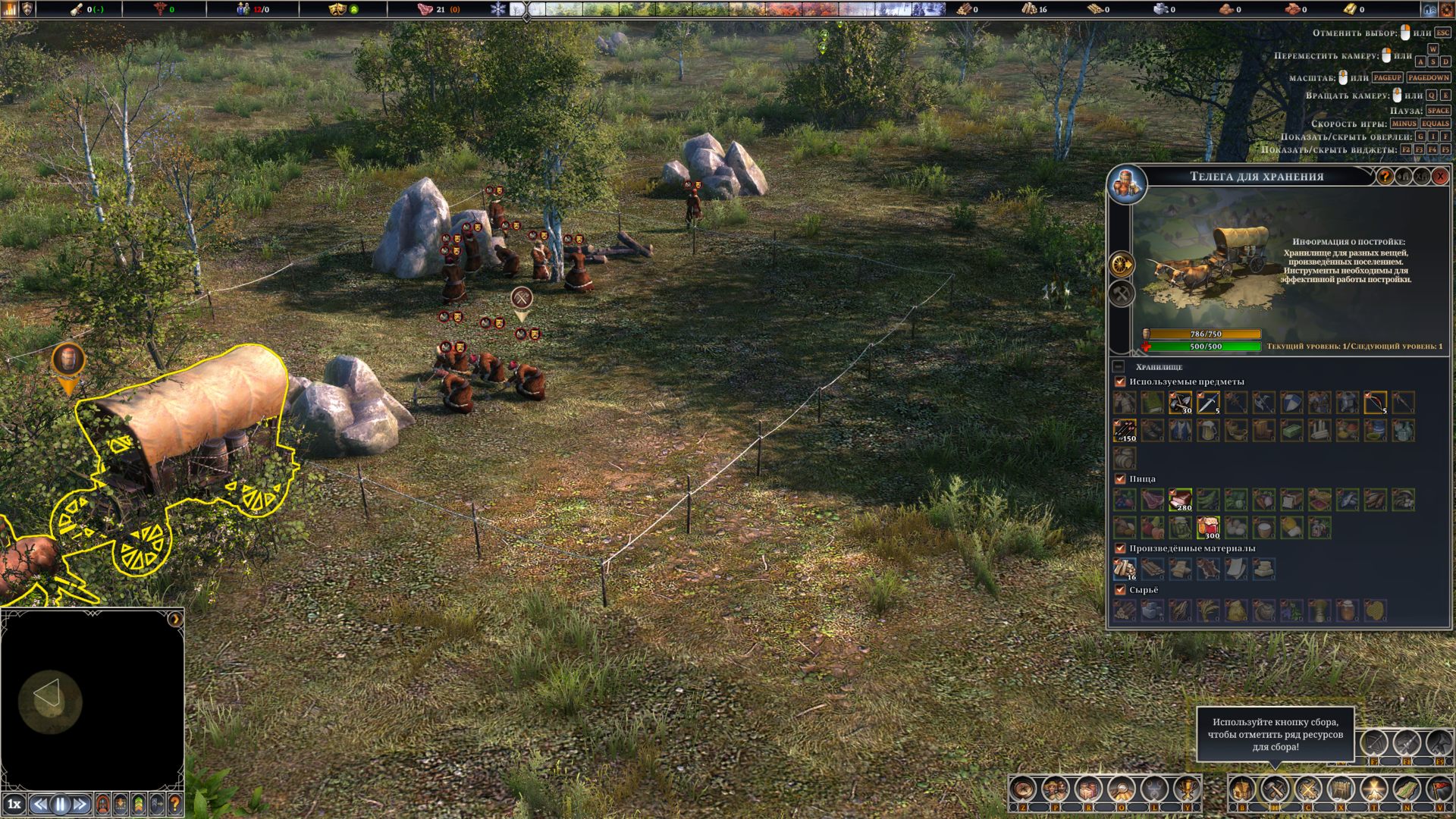Viewport: 1456px width, 819px height.
Task: Click on the minimap
Action: click(93, 698)
